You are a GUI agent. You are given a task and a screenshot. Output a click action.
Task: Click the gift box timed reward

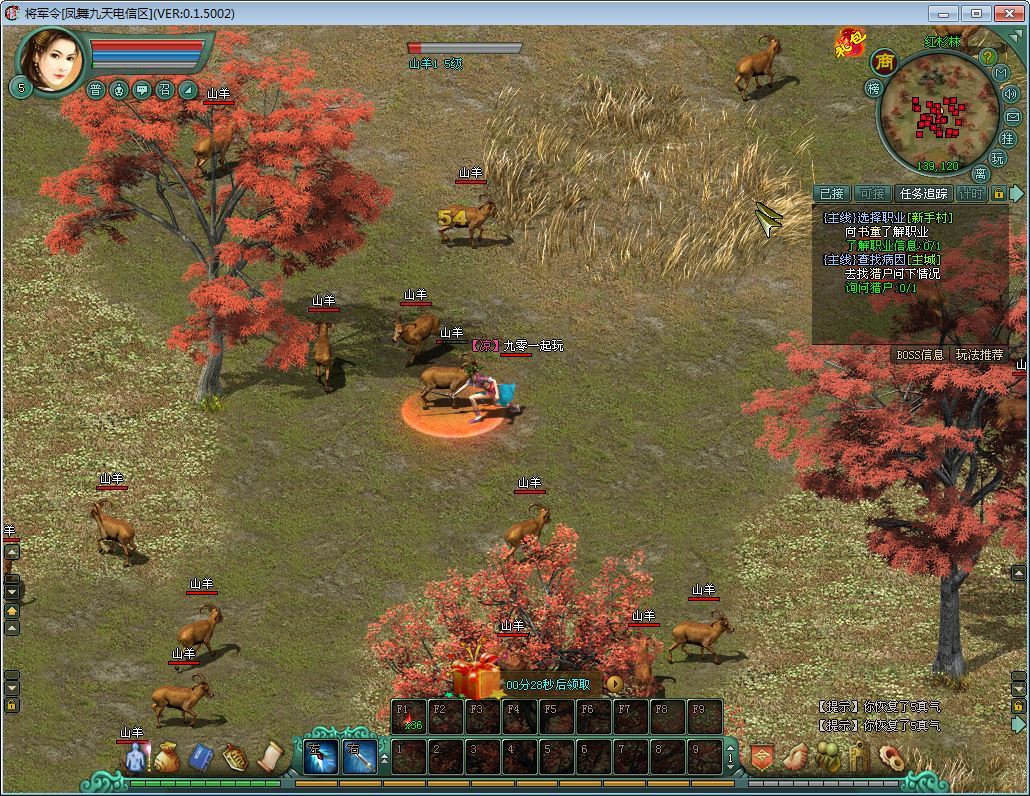coord(474,678)
